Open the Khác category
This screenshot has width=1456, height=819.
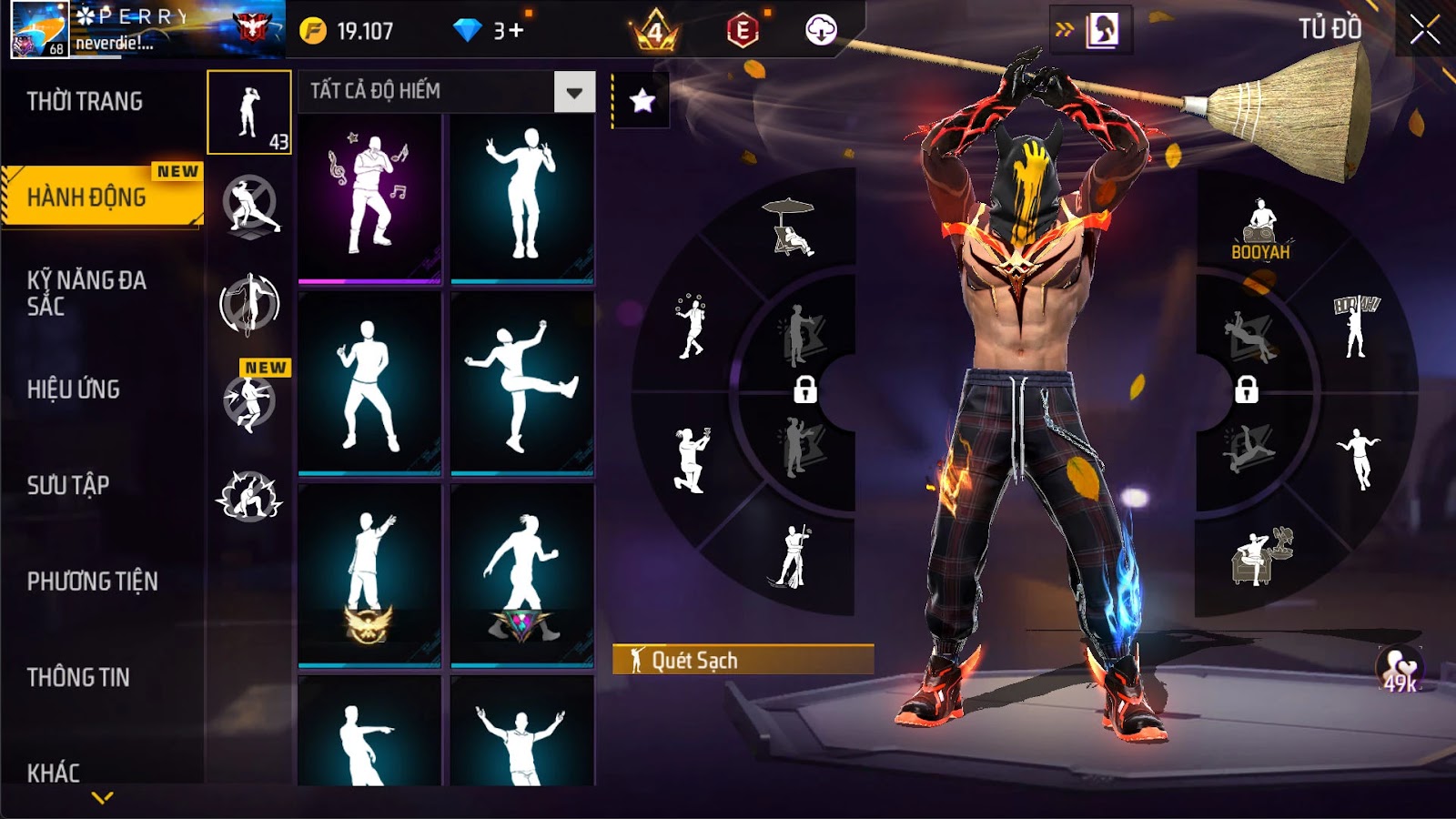pos(54,773)
